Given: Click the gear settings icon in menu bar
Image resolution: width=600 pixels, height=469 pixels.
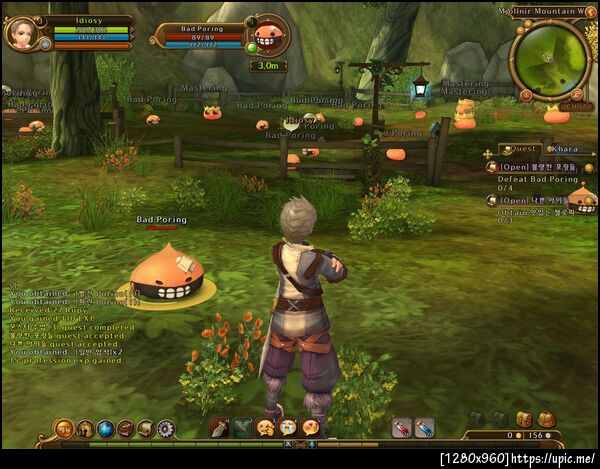Looking at the screenshot, I should coord(165,428).
